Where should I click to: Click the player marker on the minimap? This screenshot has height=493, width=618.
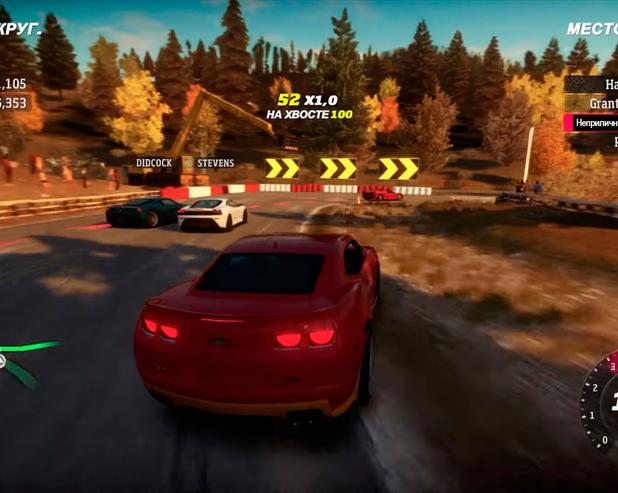(x=3, y=361)
